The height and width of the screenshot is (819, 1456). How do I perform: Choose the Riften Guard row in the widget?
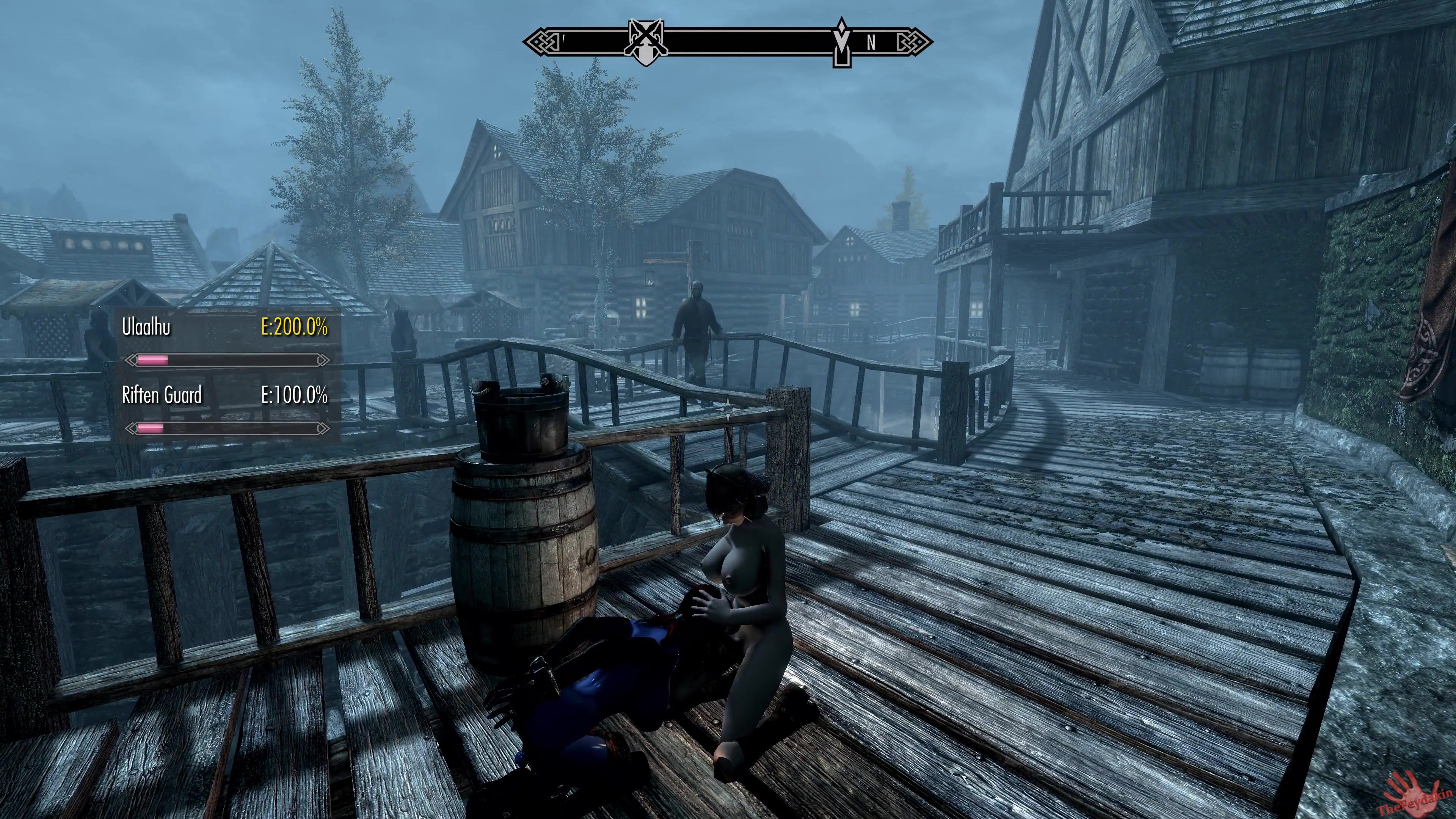(225, 395)
